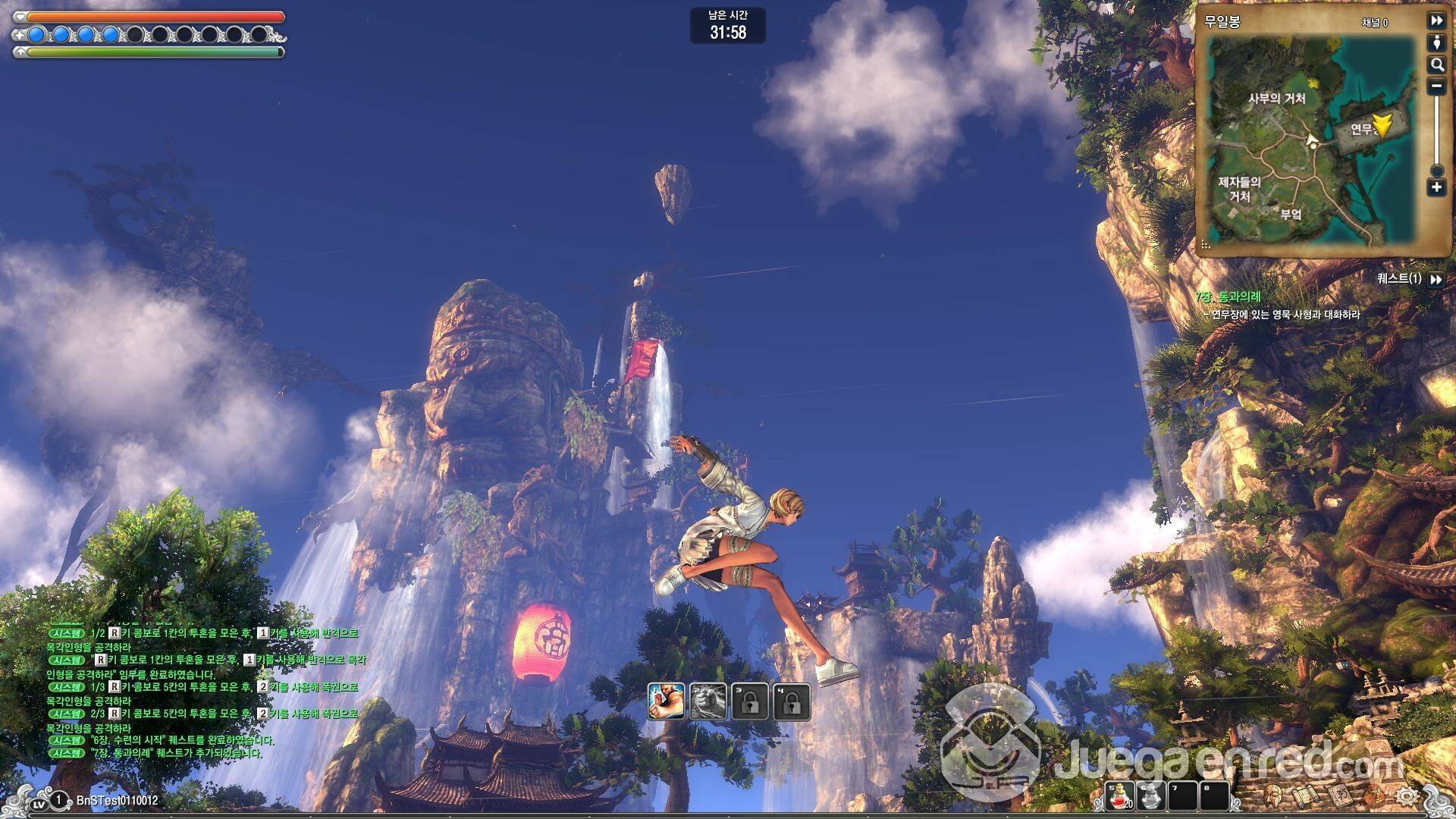Select the locked skill slot 3
Viewport: 1456px width, 819px height.
[x=750, y=701]
